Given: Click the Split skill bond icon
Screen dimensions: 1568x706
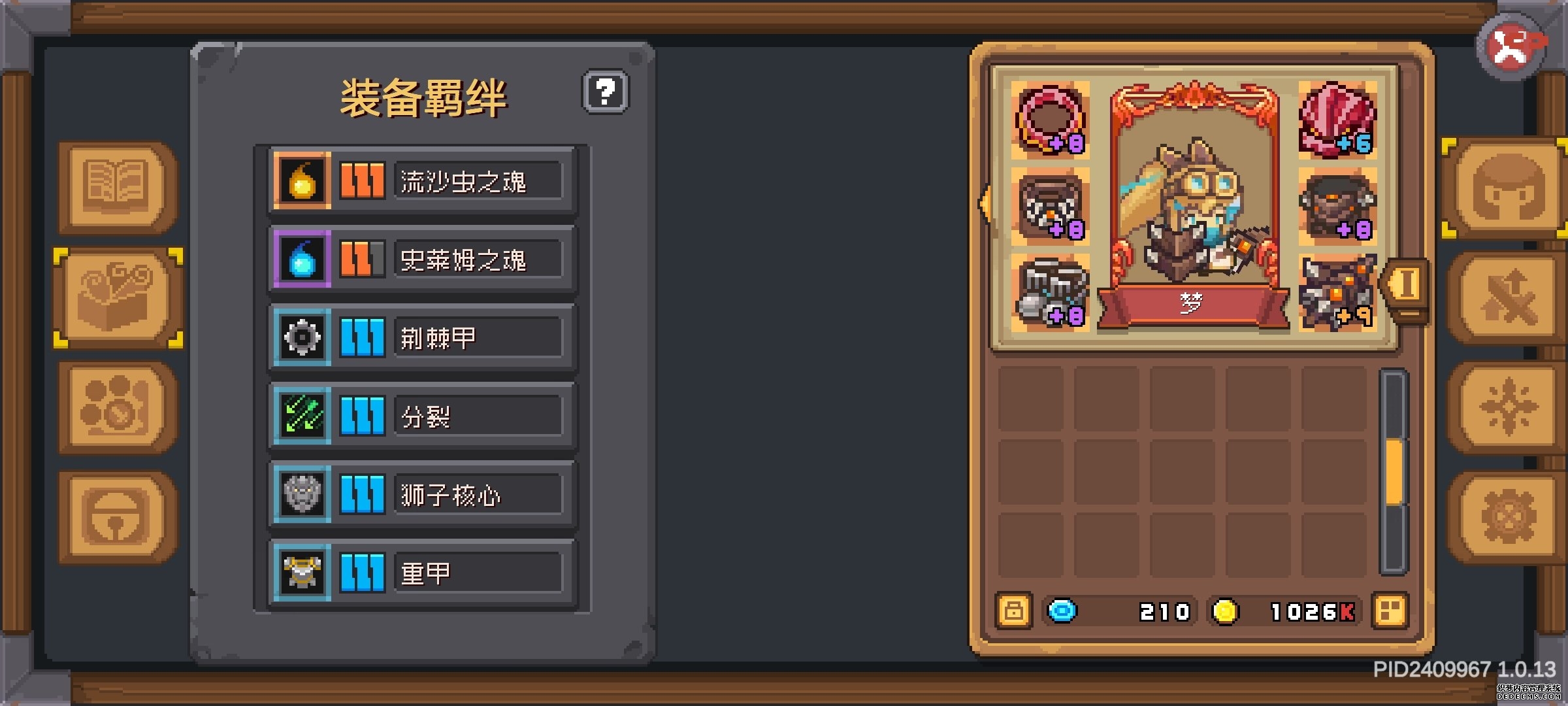Looking at the screenshot, I should pos(302,415).
